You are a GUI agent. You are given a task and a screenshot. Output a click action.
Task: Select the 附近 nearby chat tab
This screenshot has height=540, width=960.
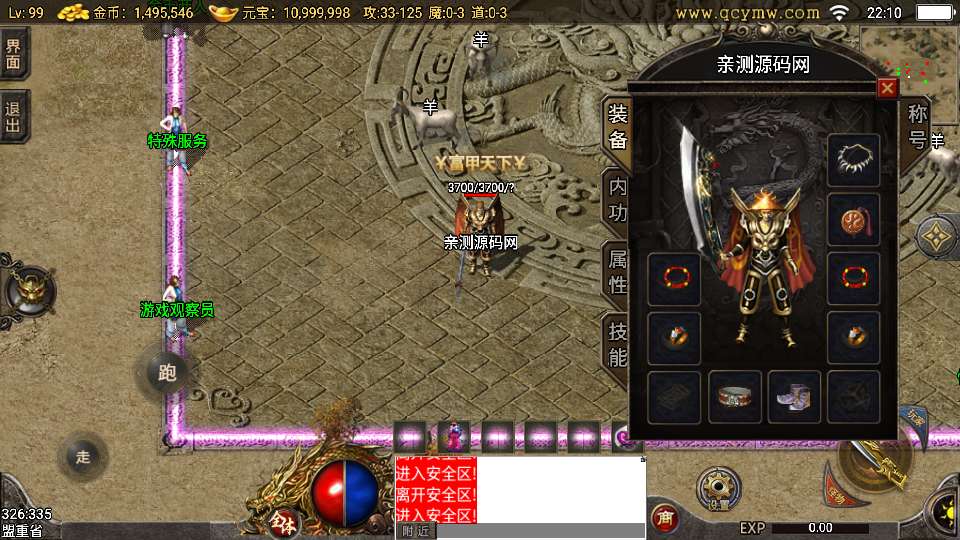(416, 532)
